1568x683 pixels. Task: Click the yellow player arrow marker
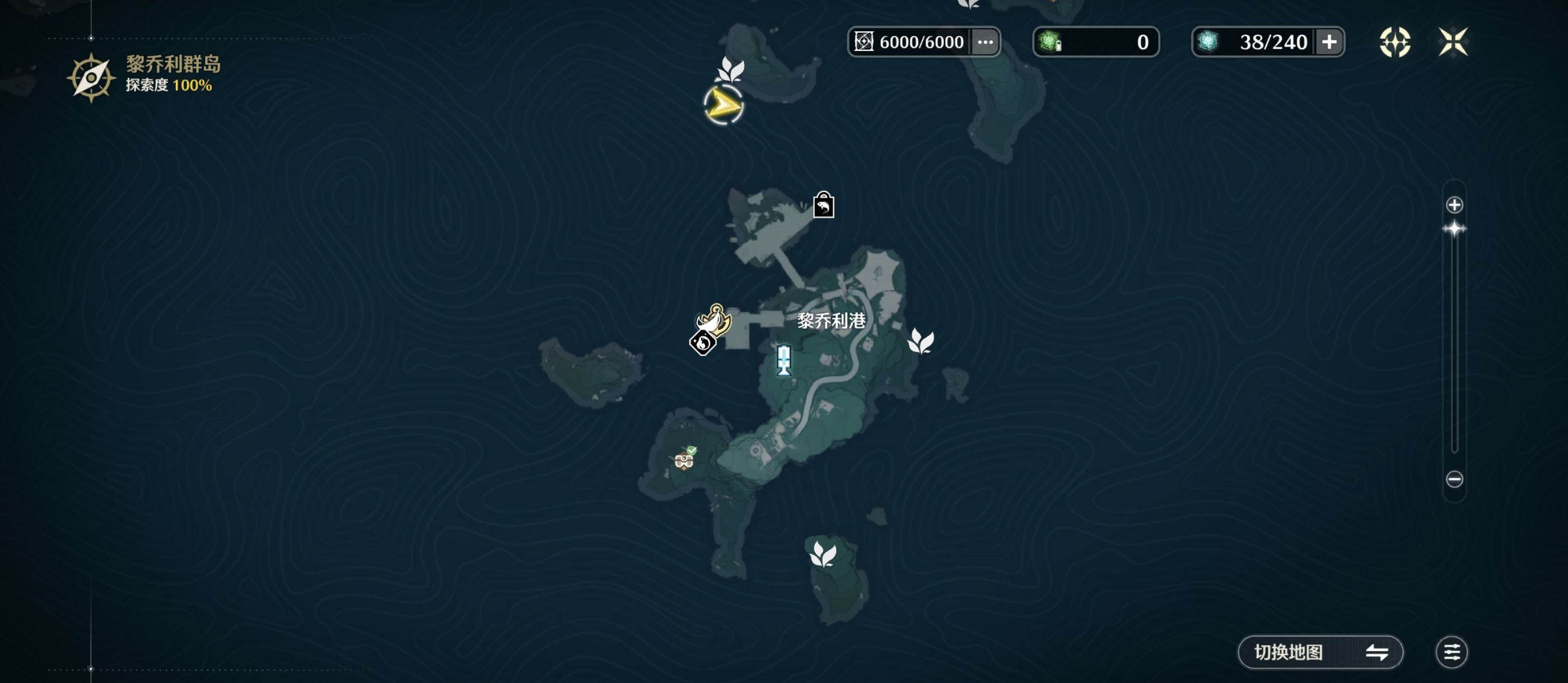click(723, 106)
